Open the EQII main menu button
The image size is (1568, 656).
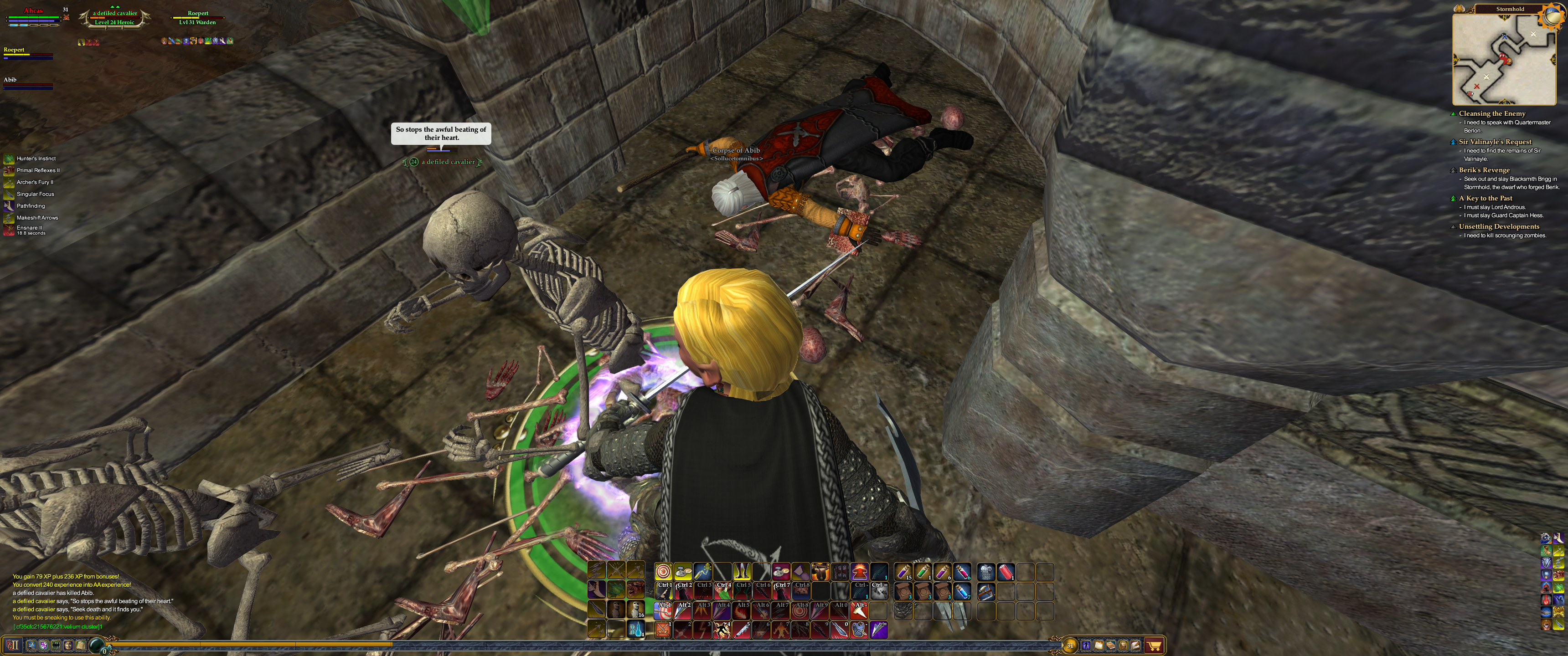[13, 645]
